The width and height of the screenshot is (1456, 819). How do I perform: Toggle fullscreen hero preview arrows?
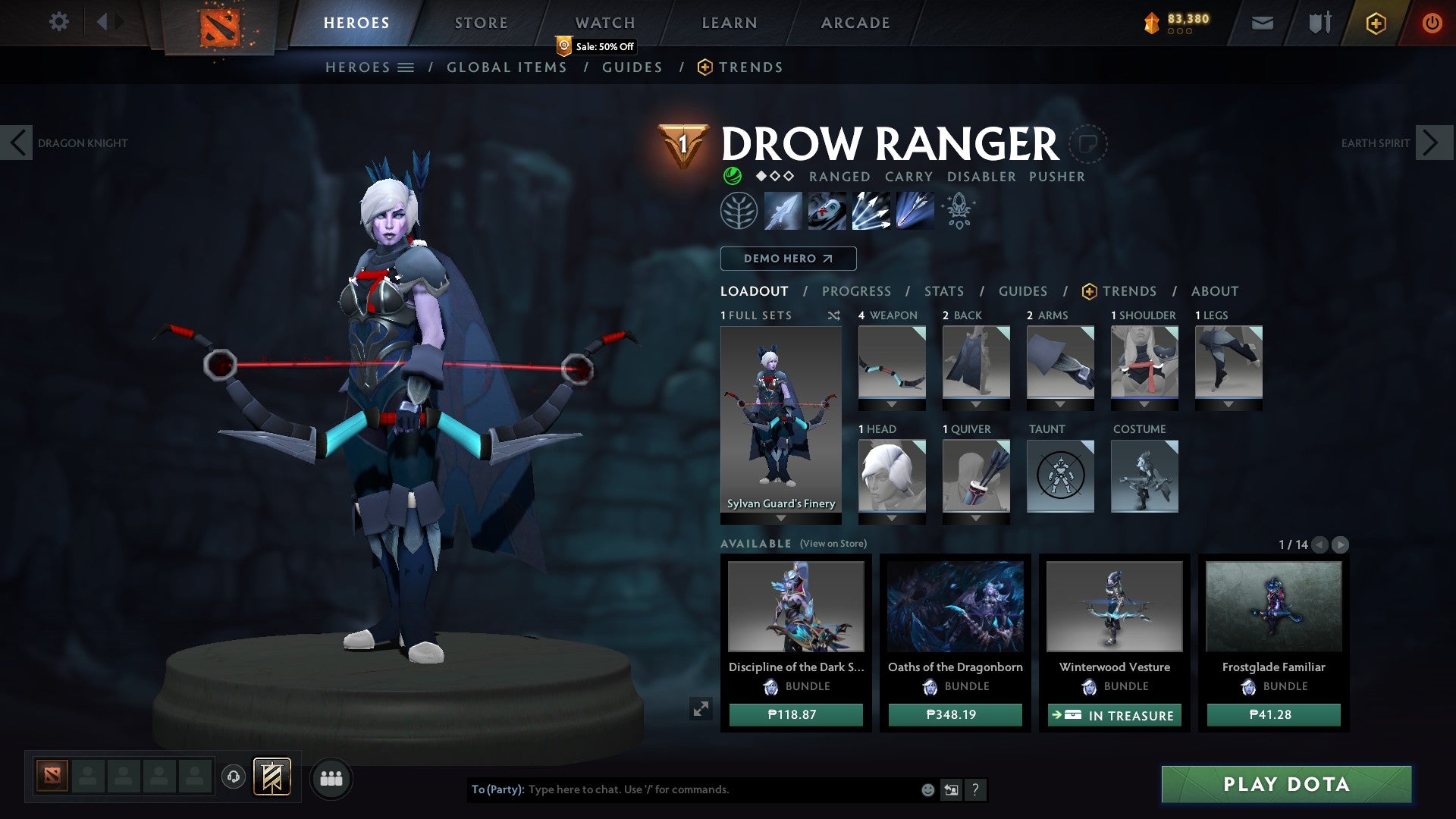coord(701,709)
